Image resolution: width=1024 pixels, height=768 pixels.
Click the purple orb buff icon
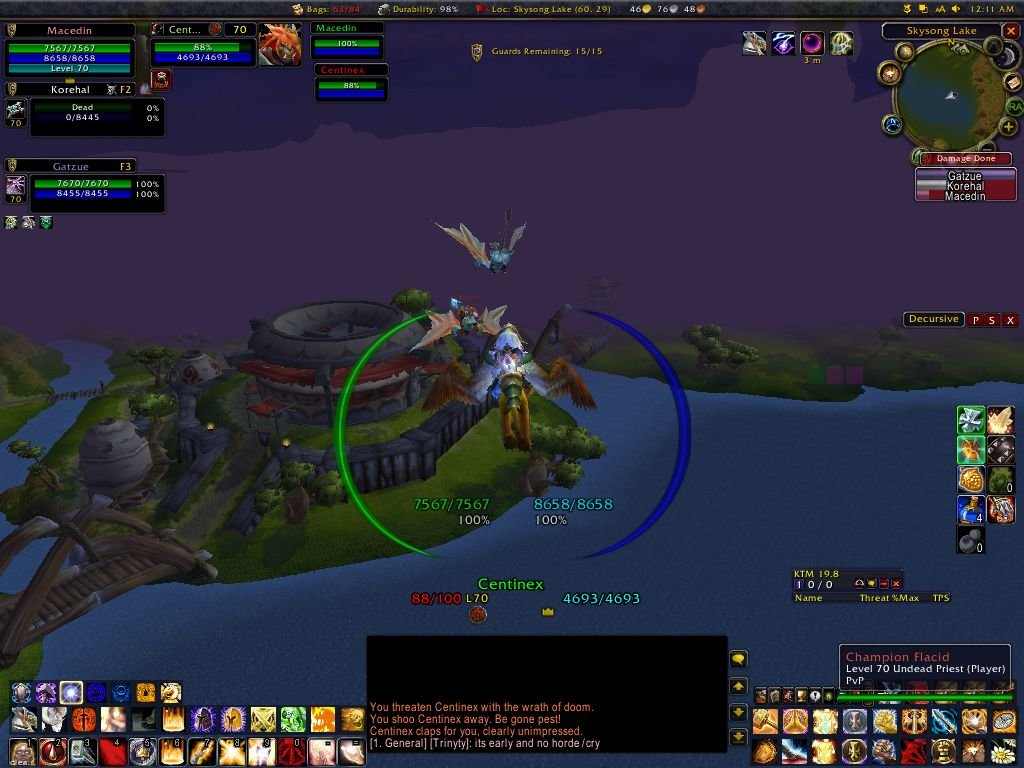coord(811,43)
